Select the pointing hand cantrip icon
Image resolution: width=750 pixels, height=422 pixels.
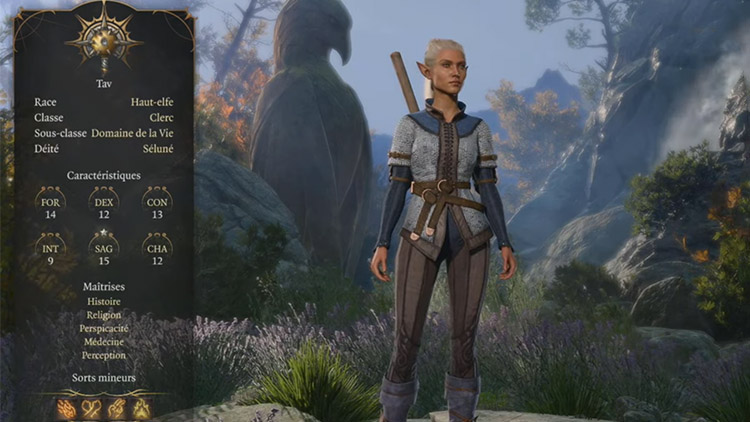tap(117, 409)
